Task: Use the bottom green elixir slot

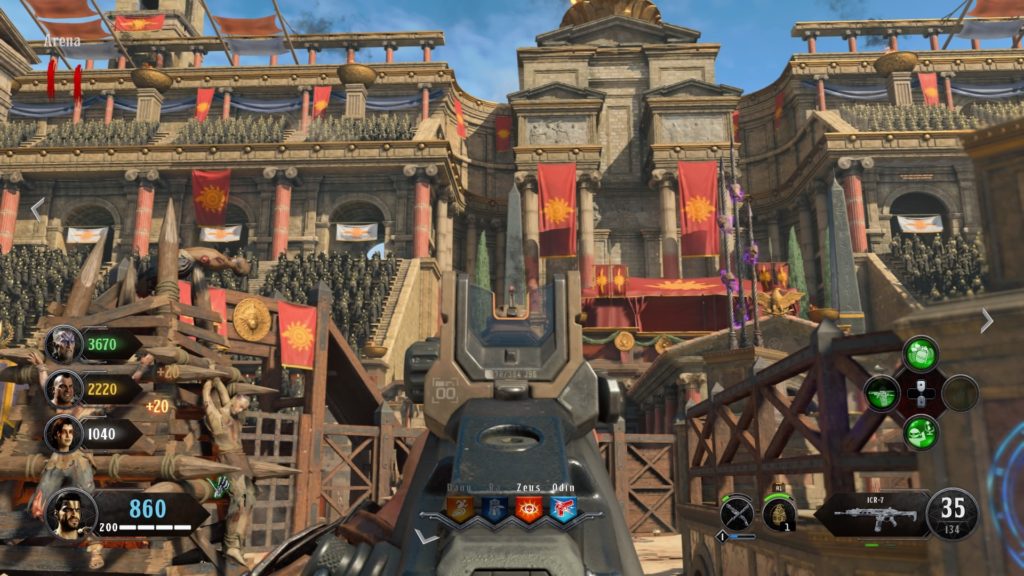Action: pyautogui.click(x=919, y=431)
